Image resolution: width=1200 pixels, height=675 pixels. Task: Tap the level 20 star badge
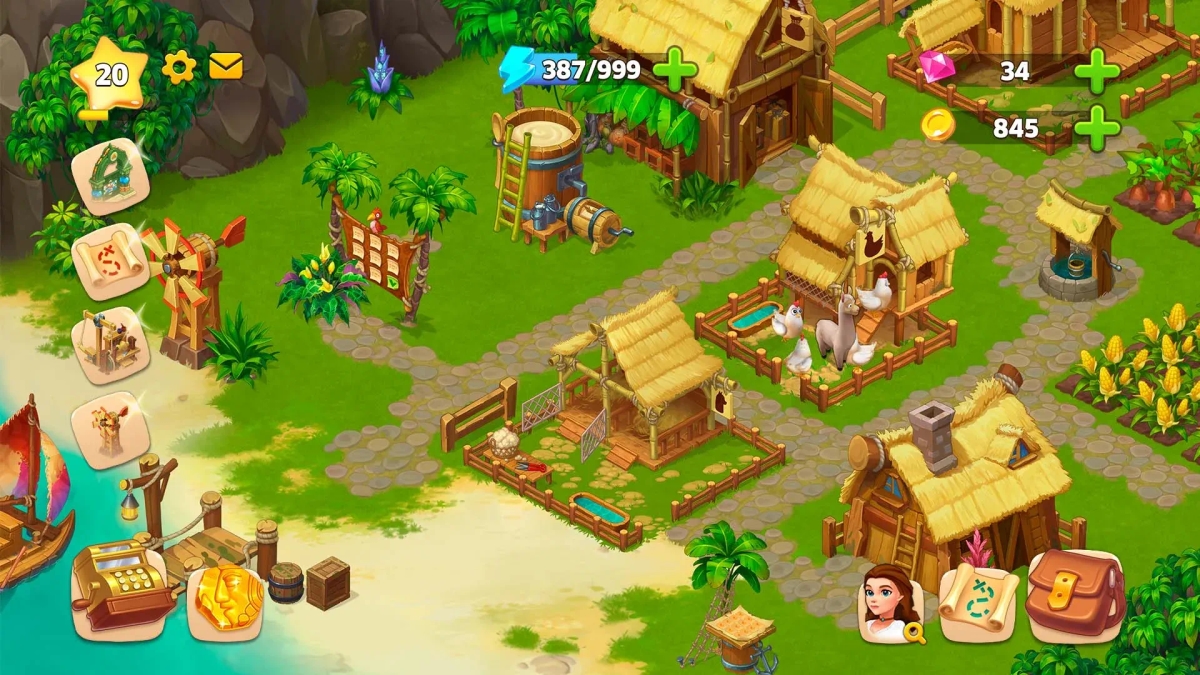[109, 76]
